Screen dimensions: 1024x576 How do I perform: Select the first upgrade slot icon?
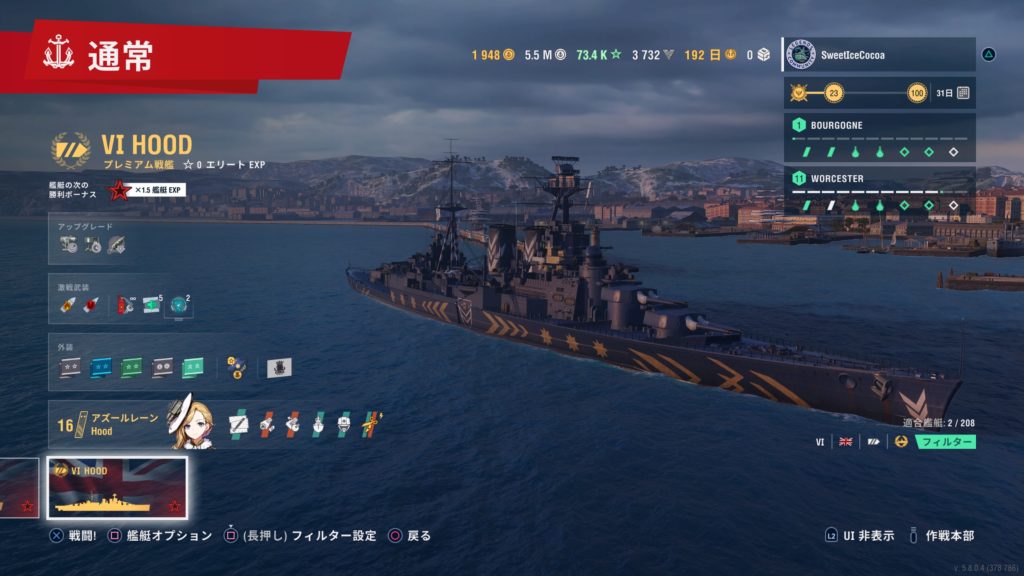pos(70,243)
